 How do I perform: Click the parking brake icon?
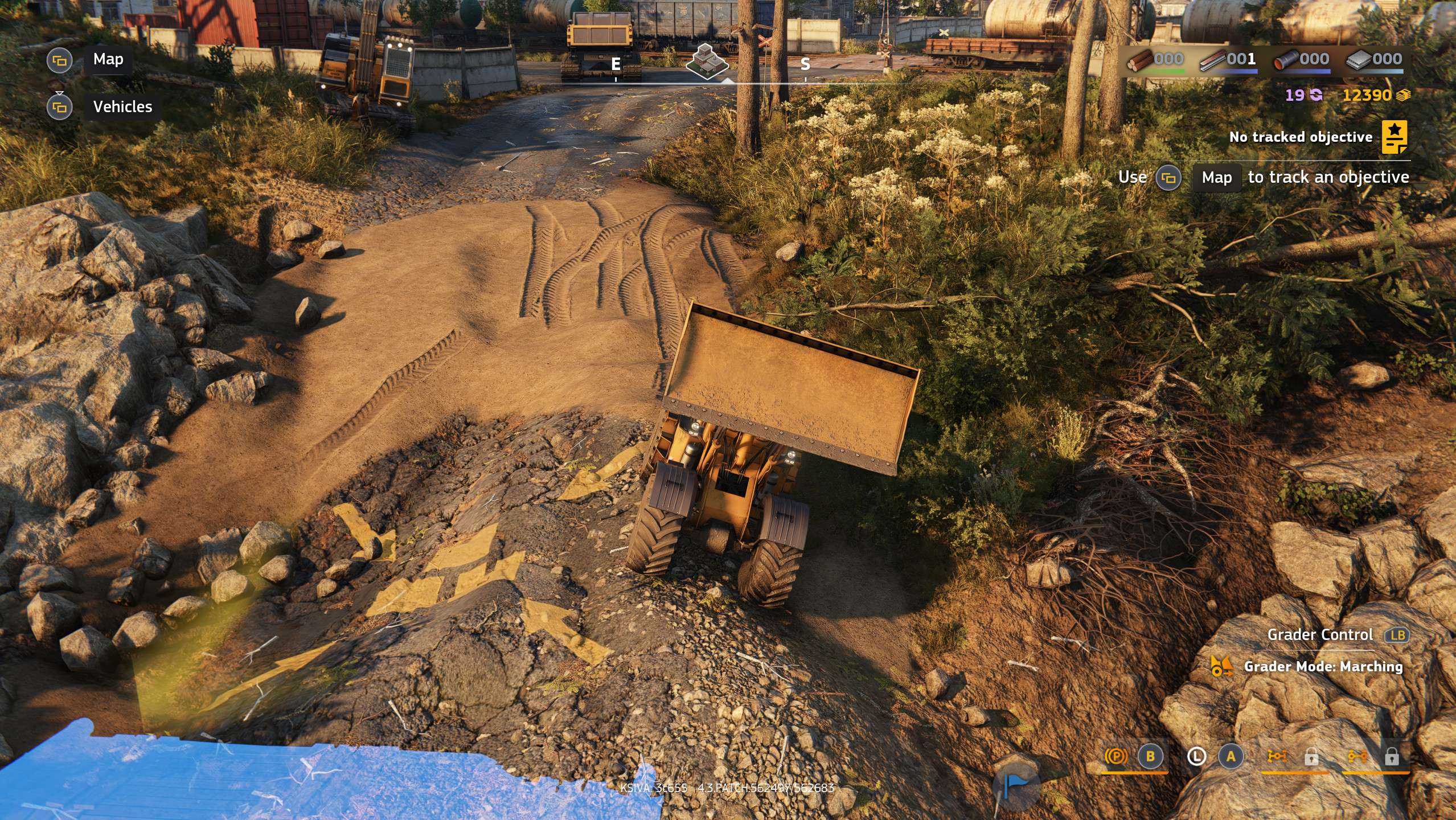pos(1116,756)
